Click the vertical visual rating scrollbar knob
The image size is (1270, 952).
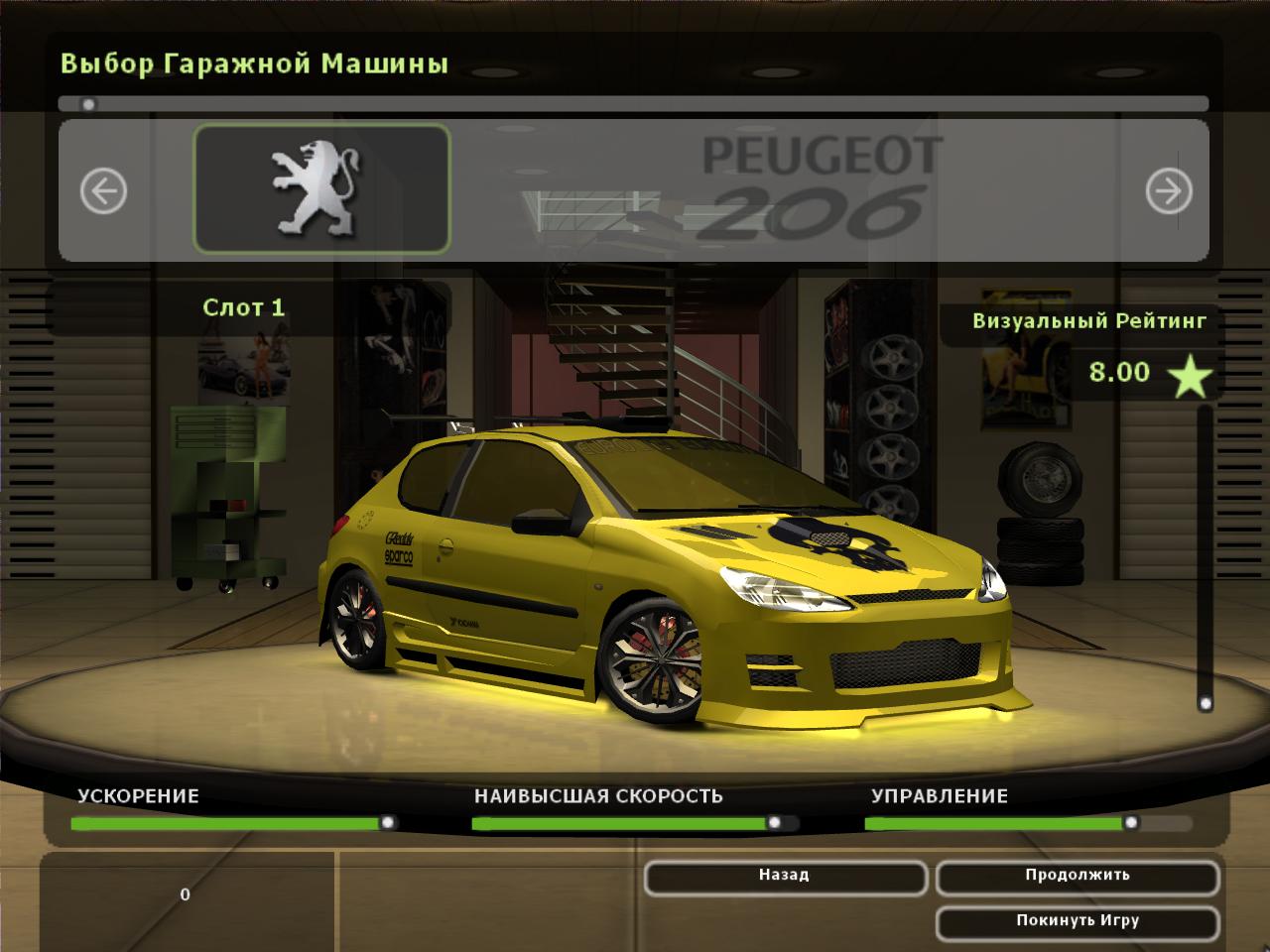pyautogui.click(x=1206, y=703)
